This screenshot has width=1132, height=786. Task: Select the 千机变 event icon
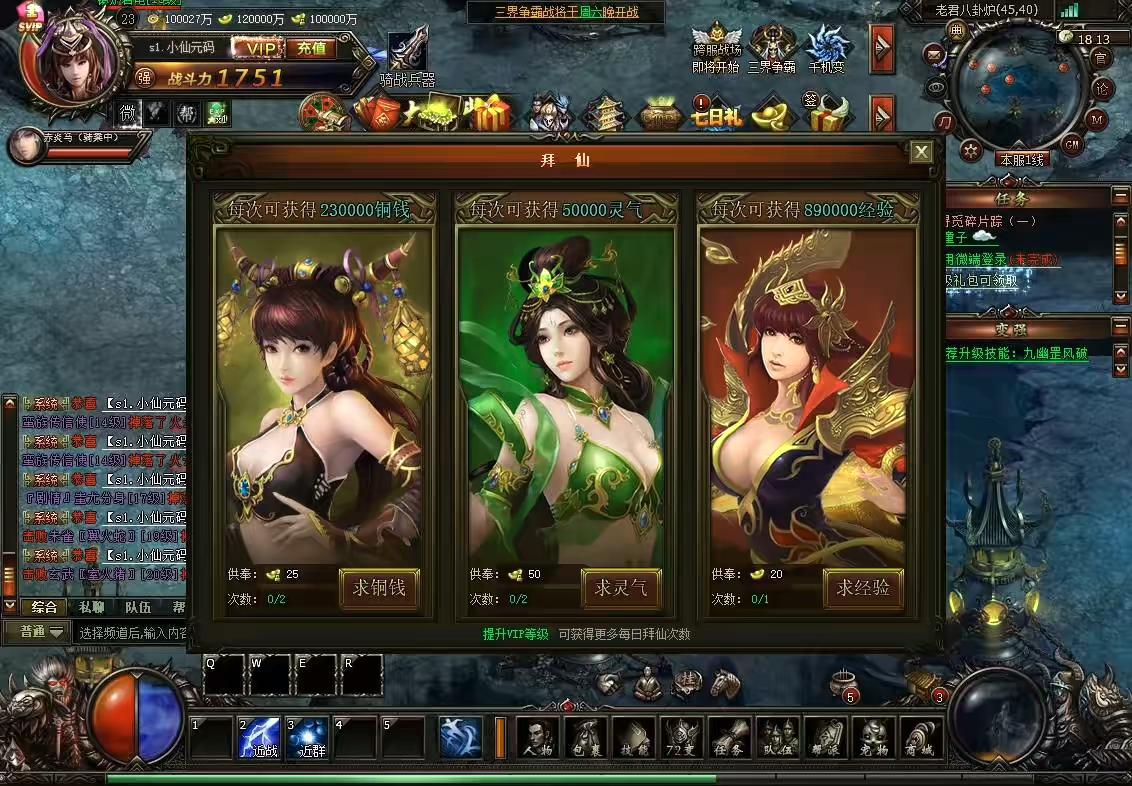click(827, 48)
